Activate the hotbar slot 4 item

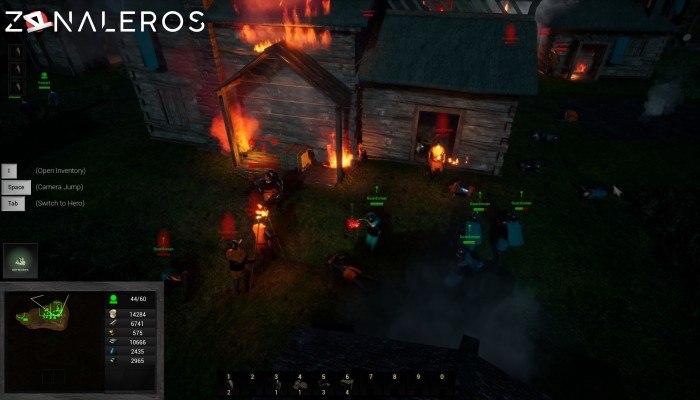click(300, 384)
